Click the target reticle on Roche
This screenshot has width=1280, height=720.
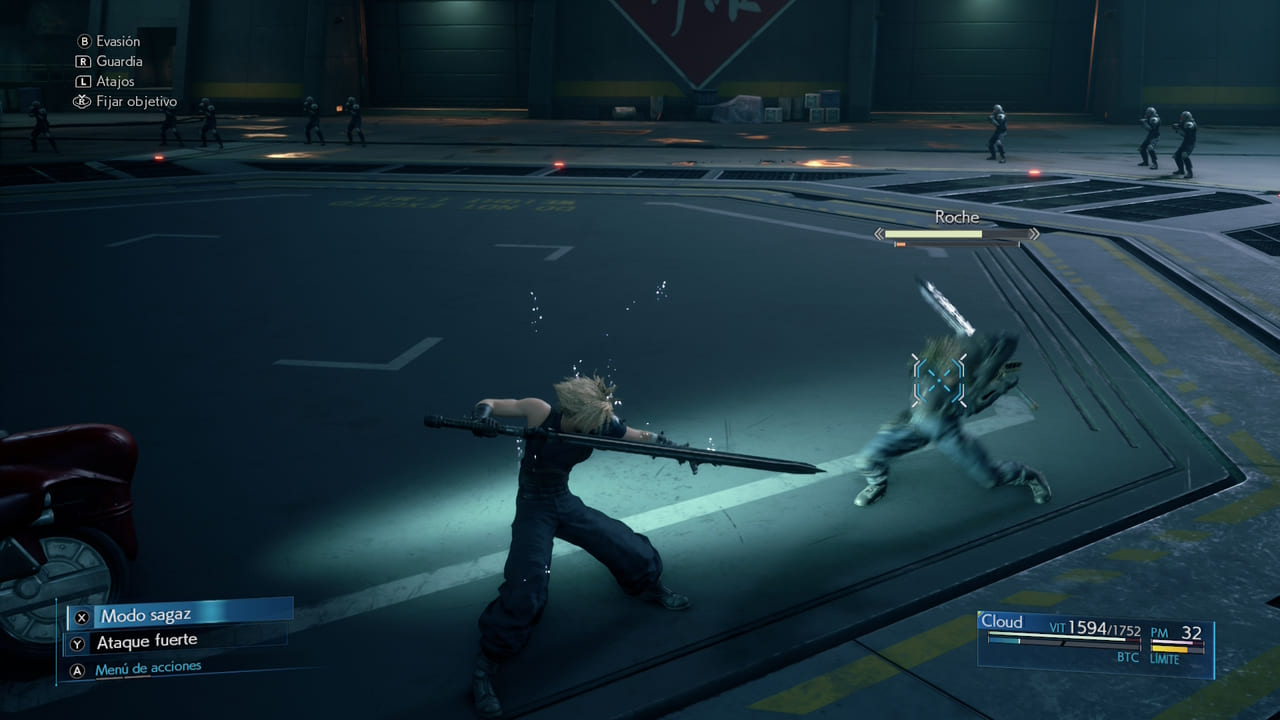(x=938, y=379)
